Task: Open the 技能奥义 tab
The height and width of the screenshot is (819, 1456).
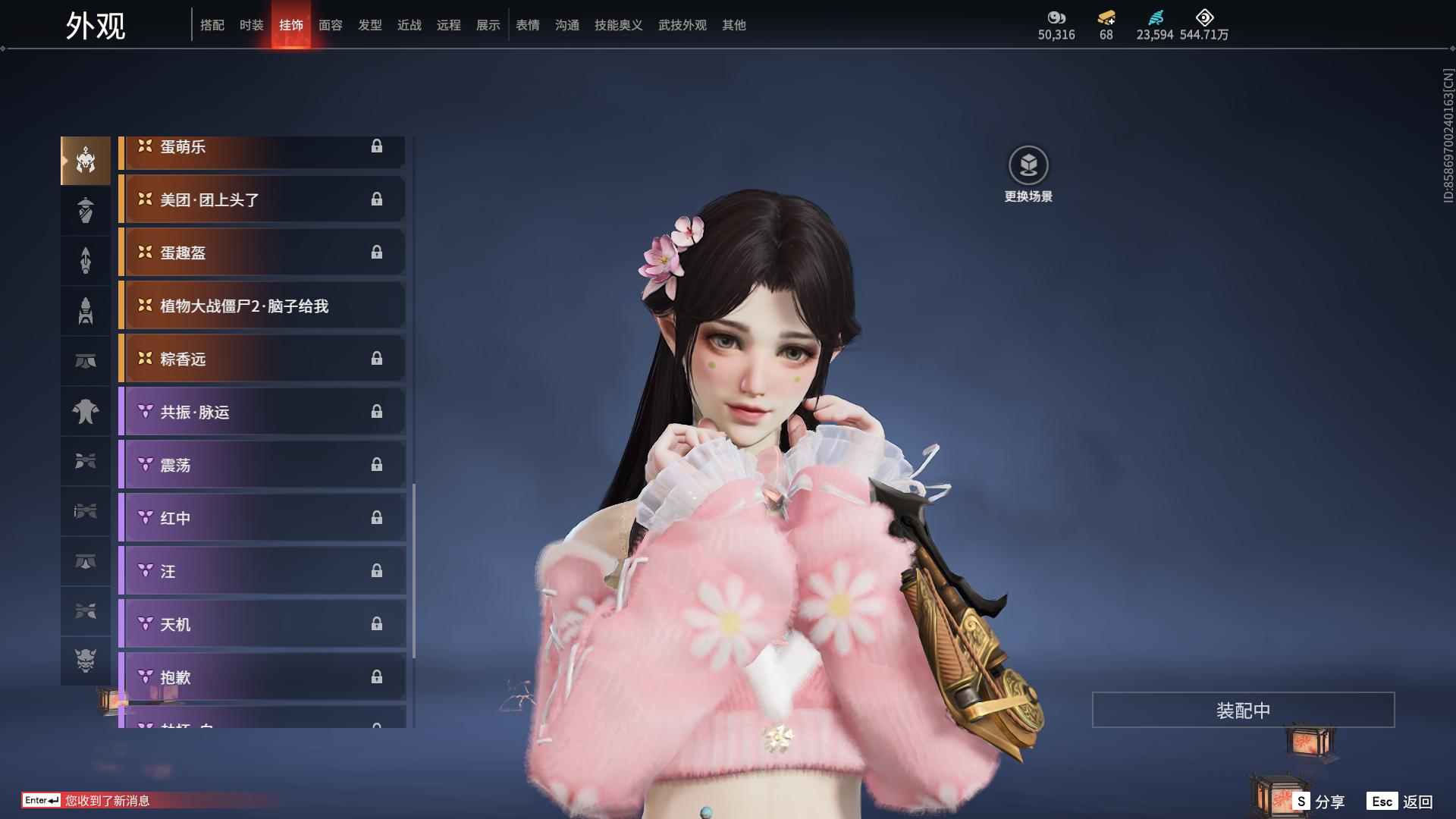Action: [x=619, y=25]
